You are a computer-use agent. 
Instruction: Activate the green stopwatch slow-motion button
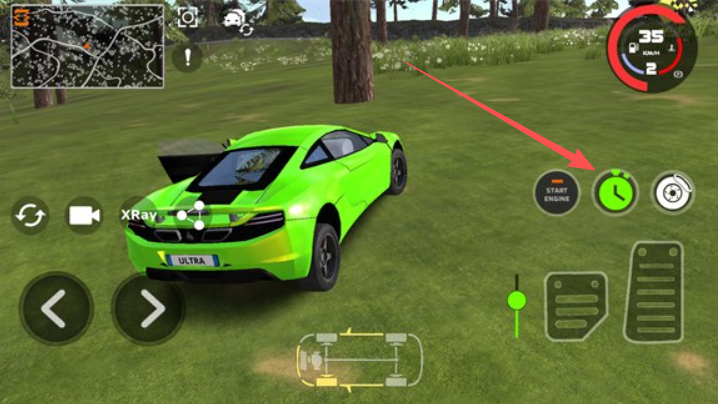(x=615, y=191)
